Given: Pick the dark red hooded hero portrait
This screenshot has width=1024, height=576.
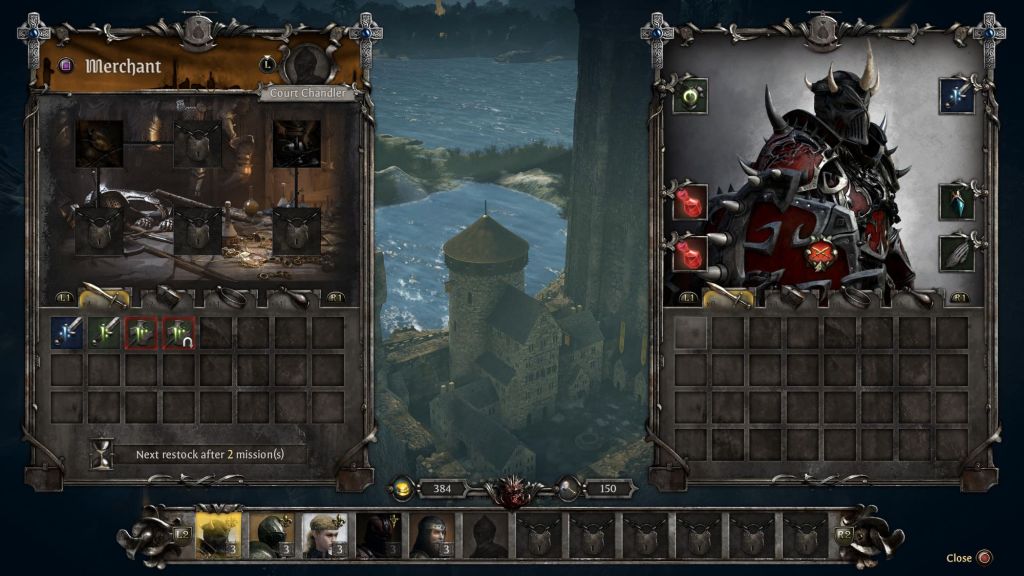Looking at the screenshot, I should click(379, 535).
